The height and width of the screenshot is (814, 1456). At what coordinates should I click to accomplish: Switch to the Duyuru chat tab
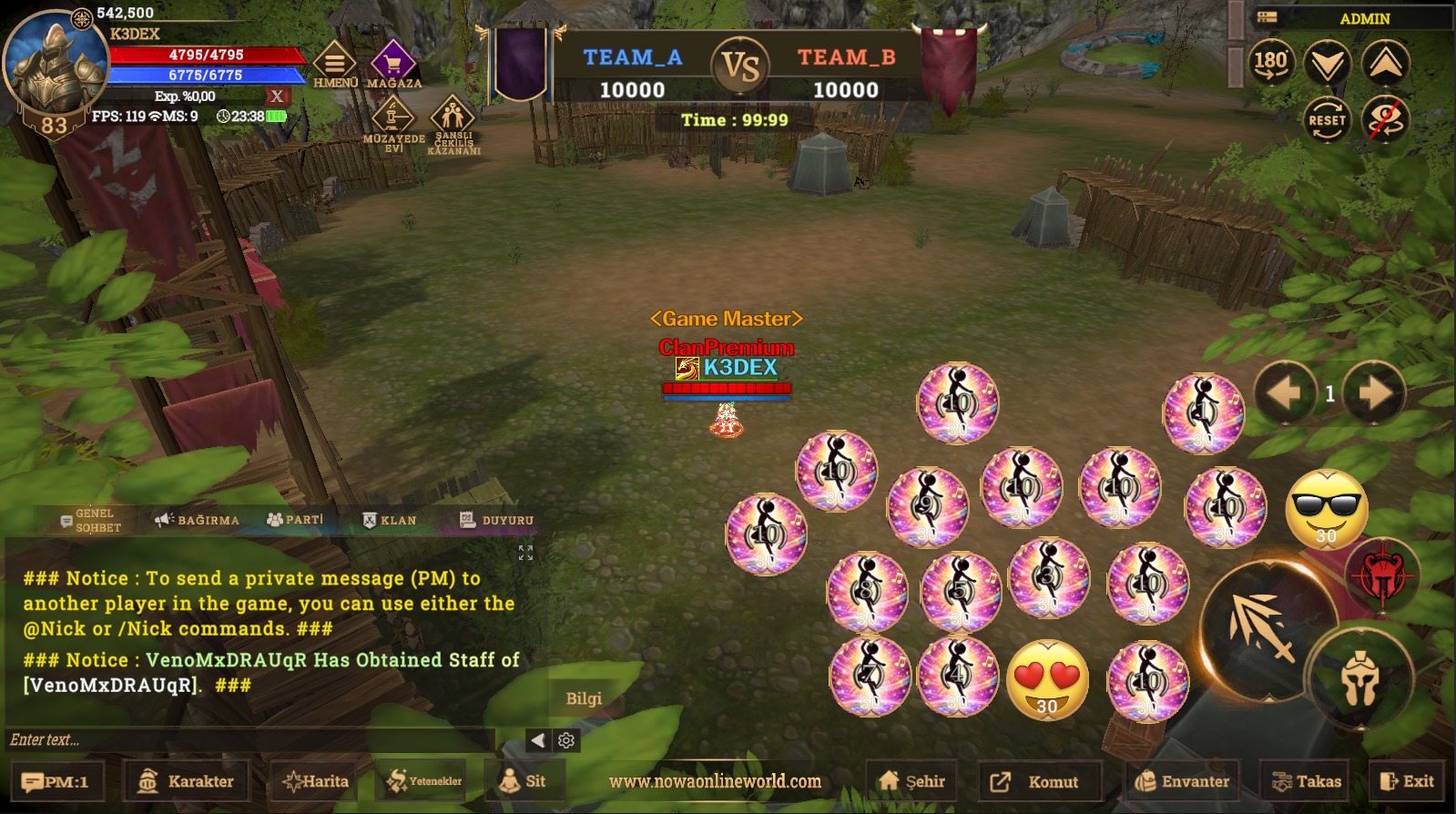496,520
